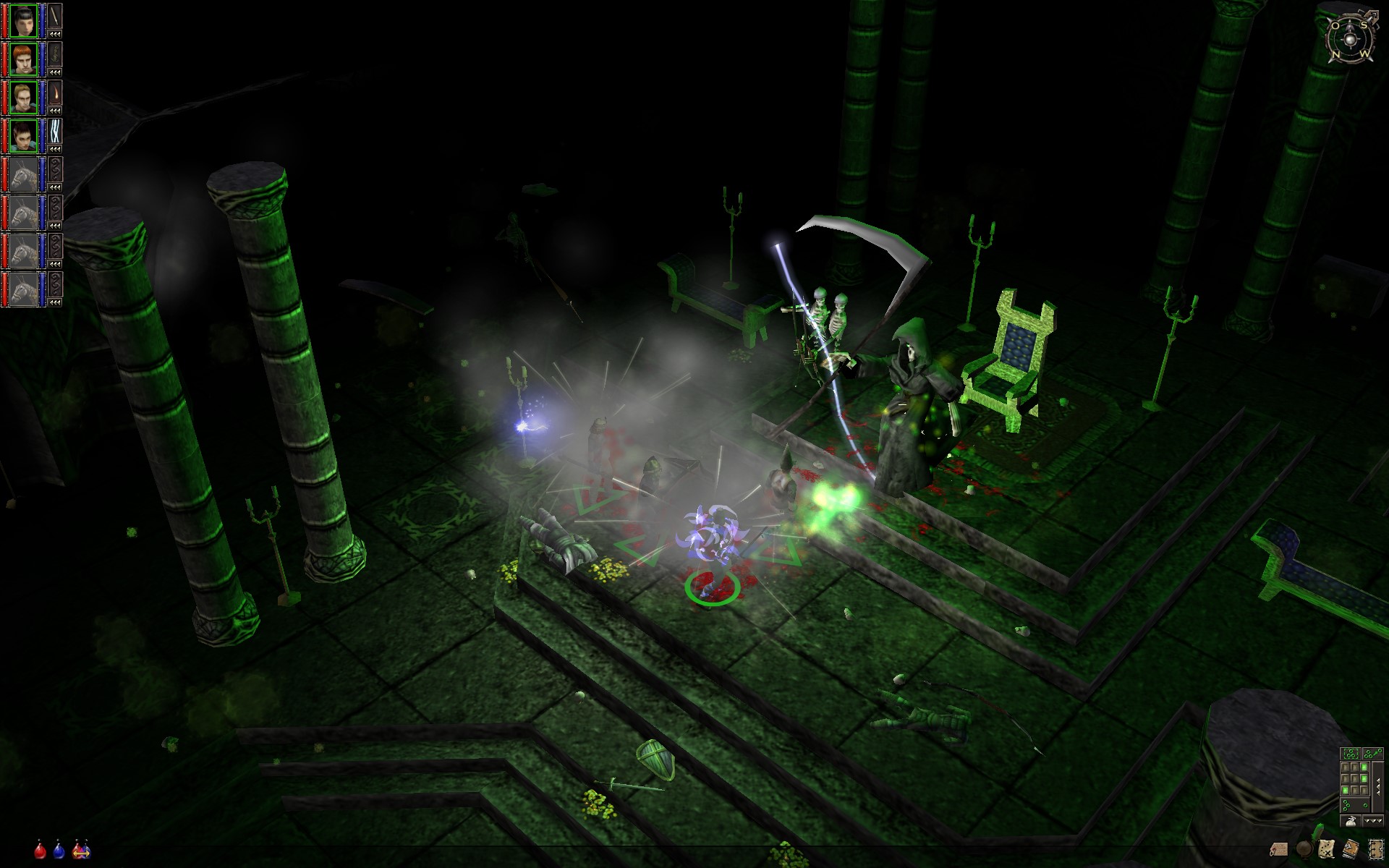Click the flame spell weapon slot
This screenshot has width=1389, height=868.
tap(55, 93)
